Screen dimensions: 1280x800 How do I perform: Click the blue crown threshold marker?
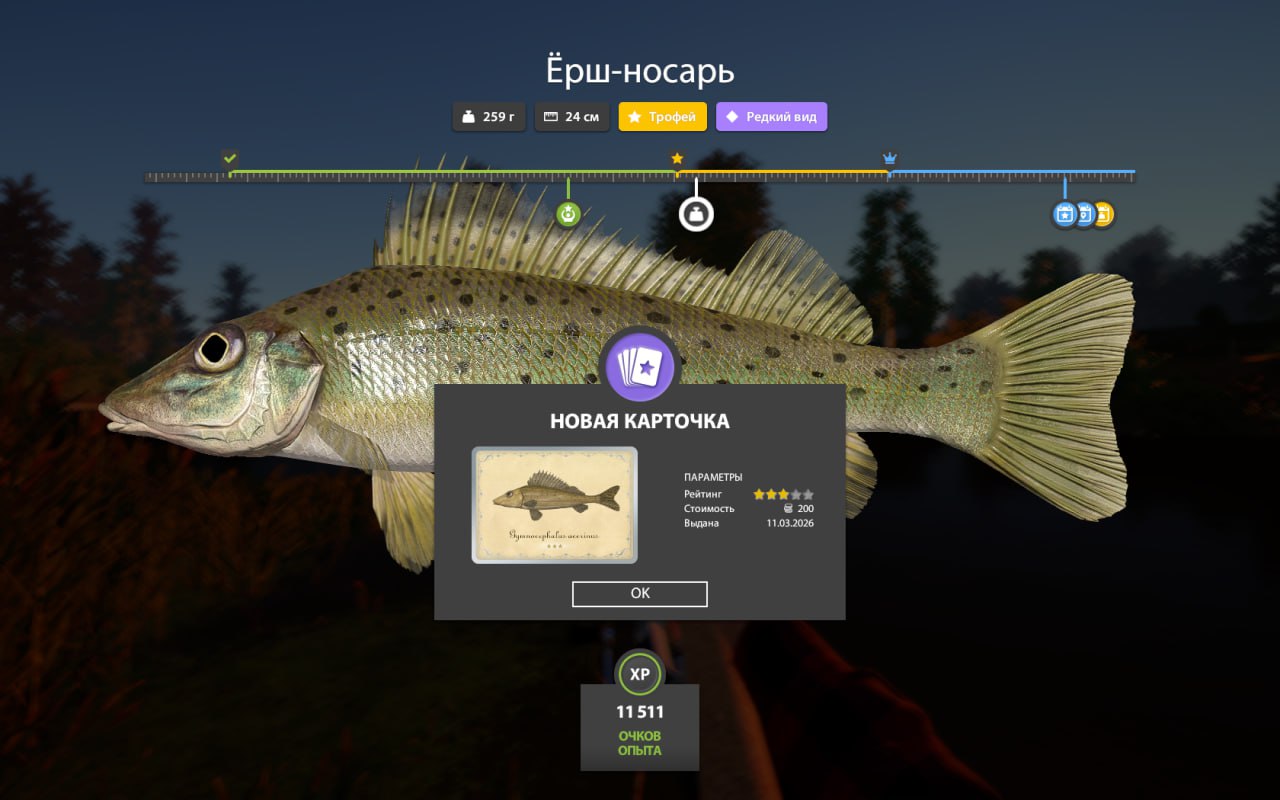tap(889, 159)
